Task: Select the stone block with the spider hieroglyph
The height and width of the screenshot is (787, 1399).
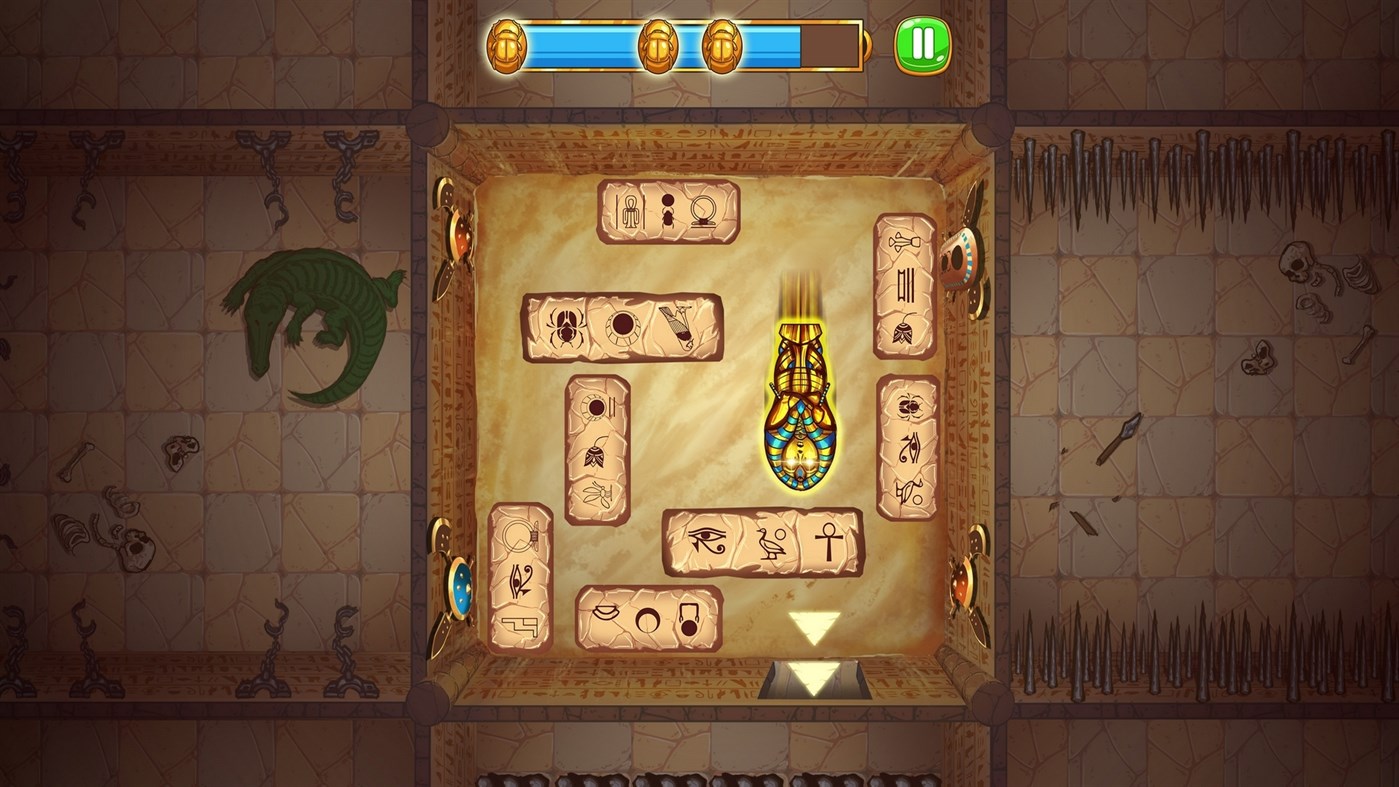Action: coord(622,328)
